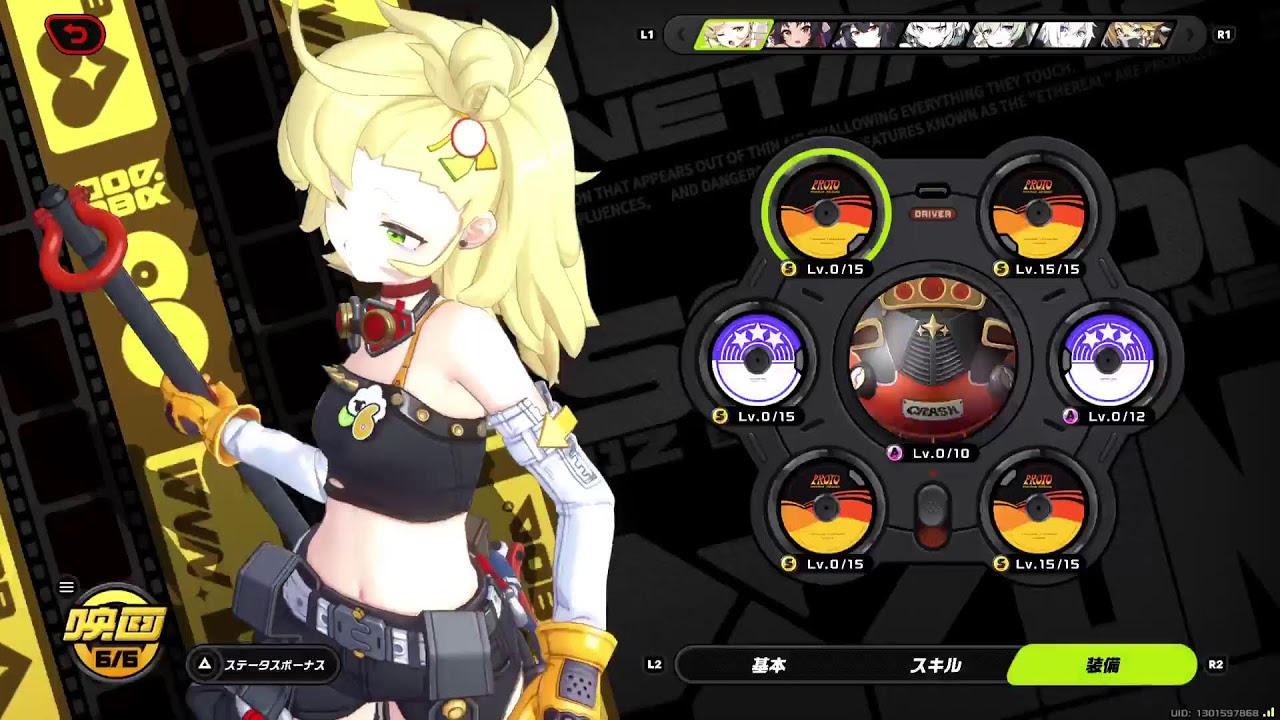Image resolution: width=1280 pixels, height=720 pixels.
Task: Click the left arrow of the character bar
Action: [x=681, y=35]
